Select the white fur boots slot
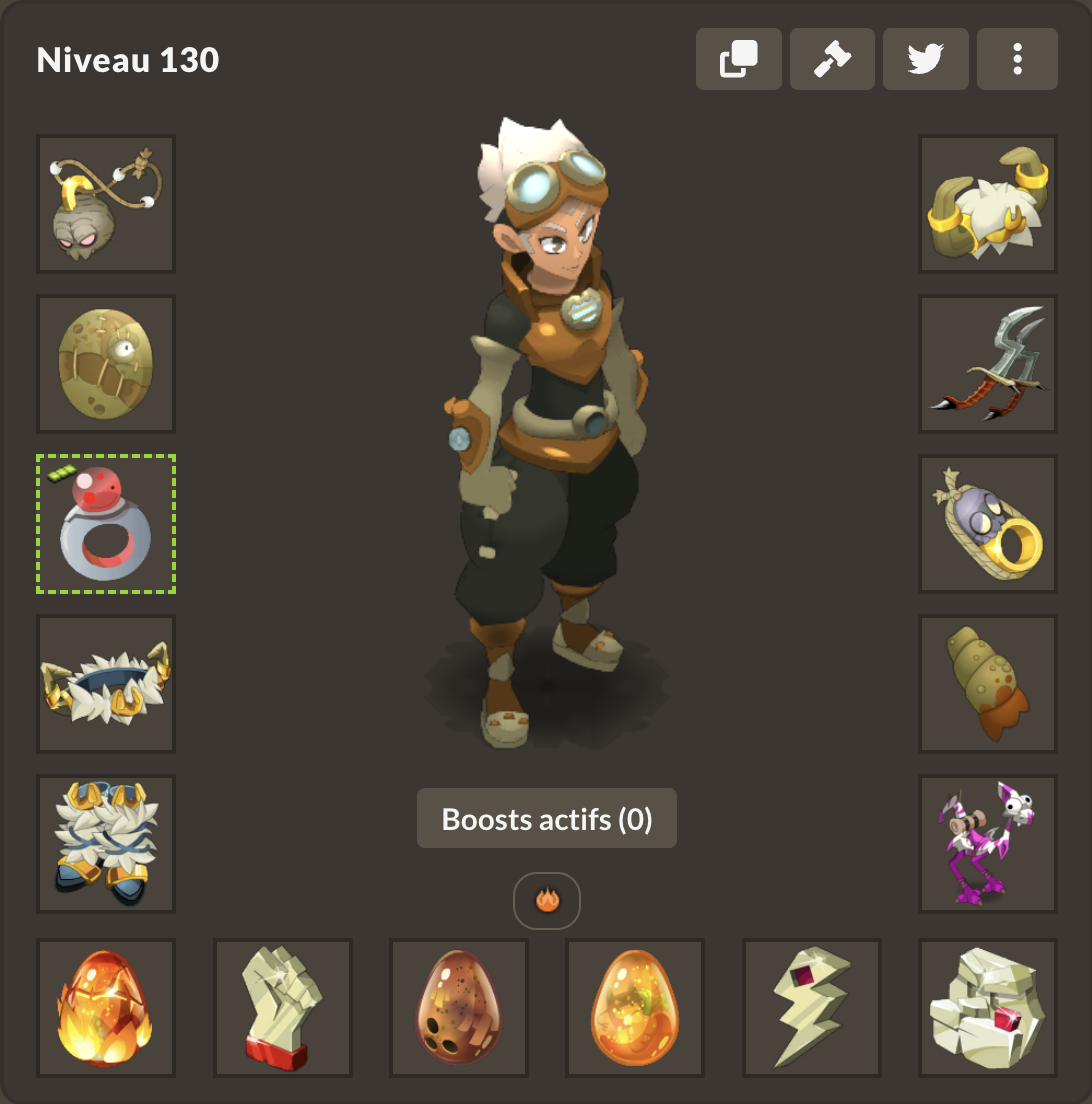The width and height of the screenshot is (1092, 1104). point(106,844)
